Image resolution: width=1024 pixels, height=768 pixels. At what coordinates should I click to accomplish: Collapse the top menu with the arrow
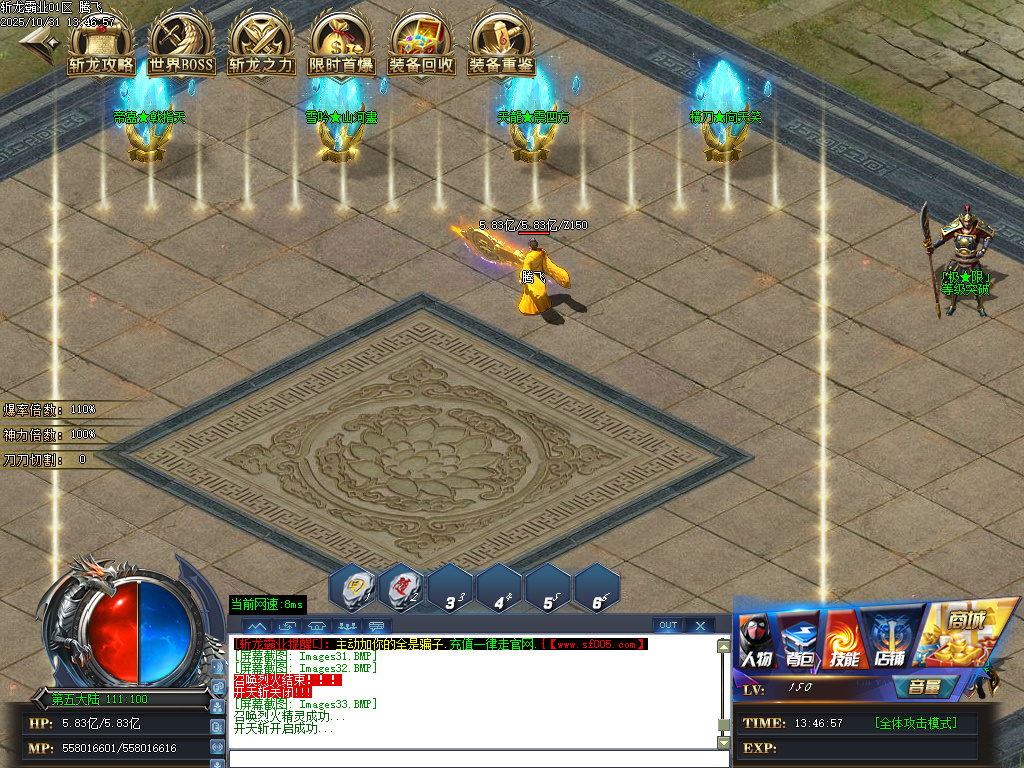[x=38, y=40]
